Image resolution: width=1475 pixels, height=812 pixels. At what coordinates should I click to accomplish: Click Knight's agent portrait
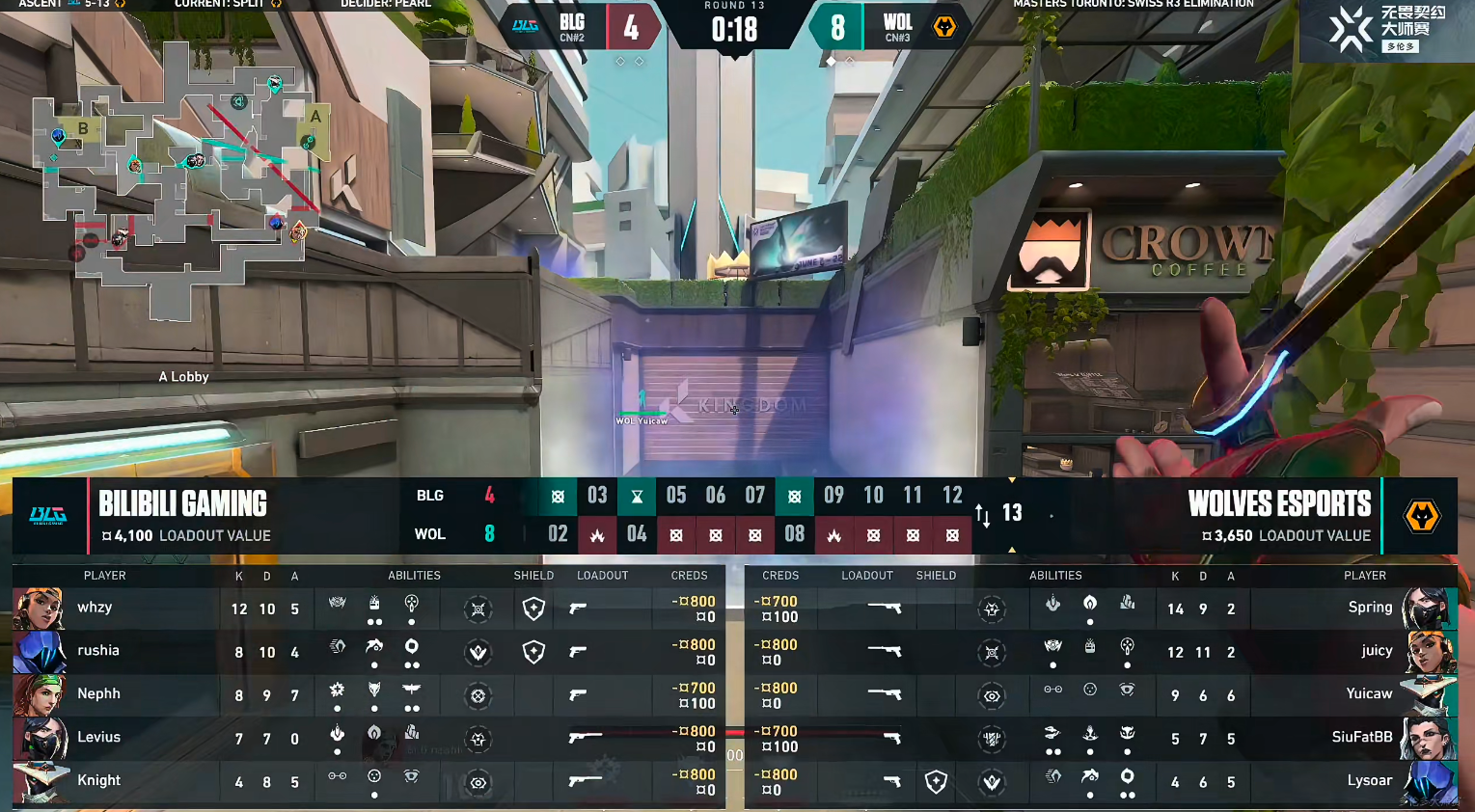pos(39,782)
